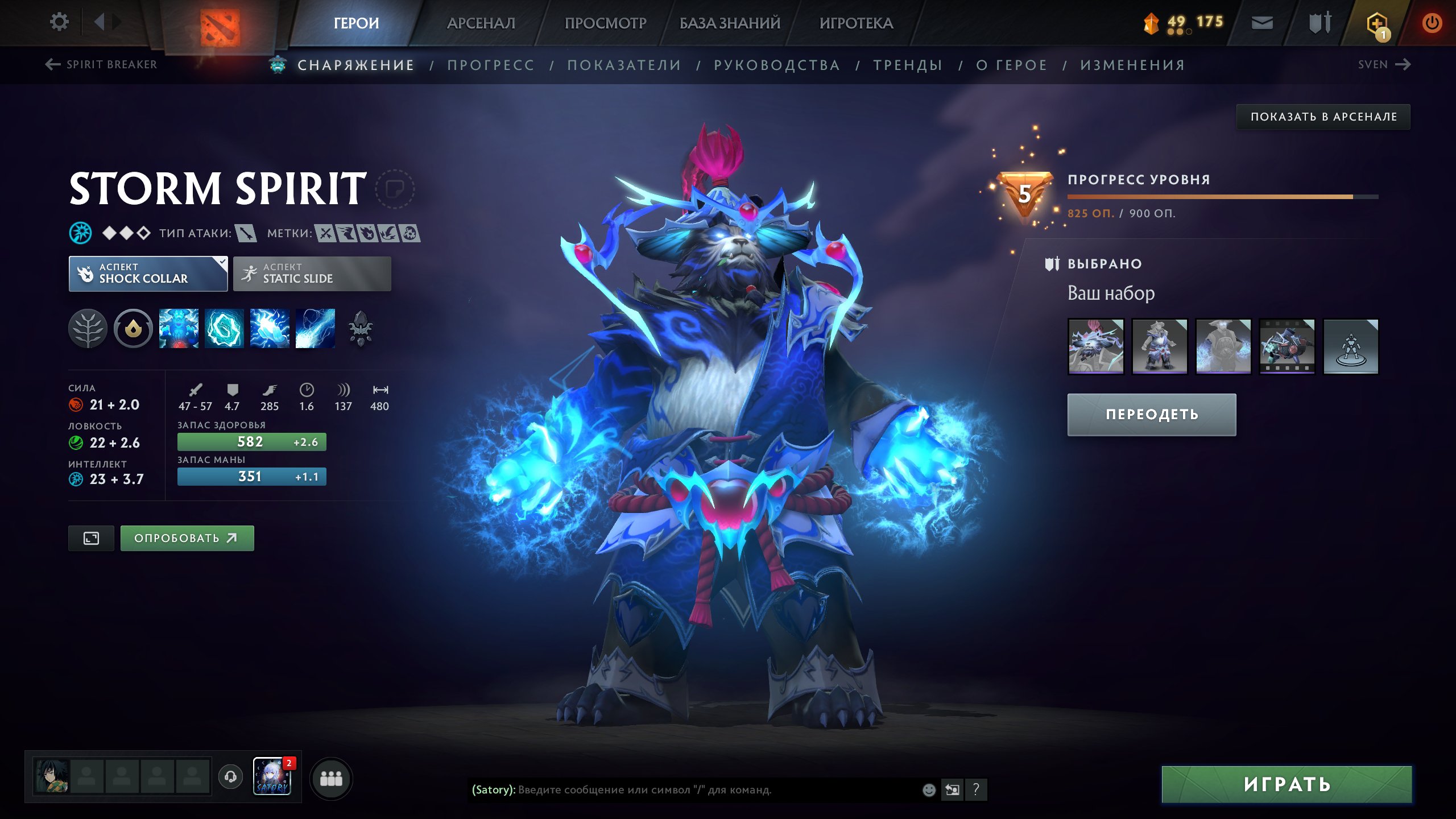Click the settings gear icon

coord(59,22)
